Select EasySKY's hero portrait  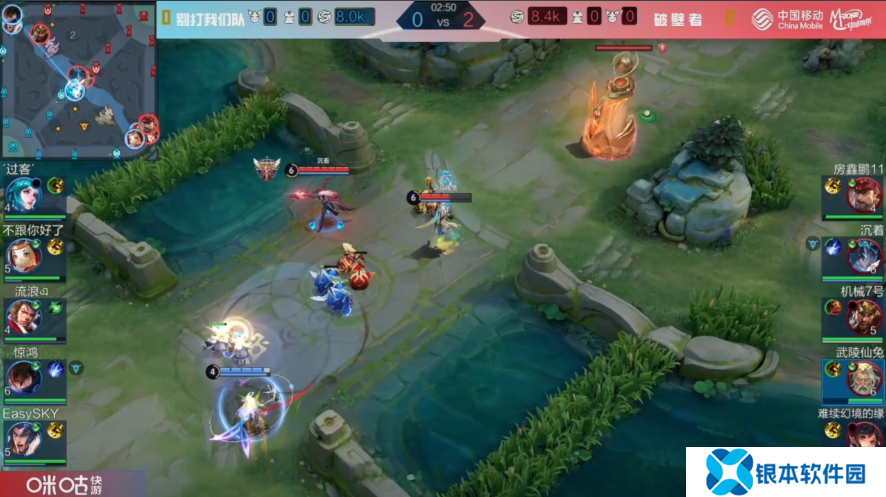22,438
